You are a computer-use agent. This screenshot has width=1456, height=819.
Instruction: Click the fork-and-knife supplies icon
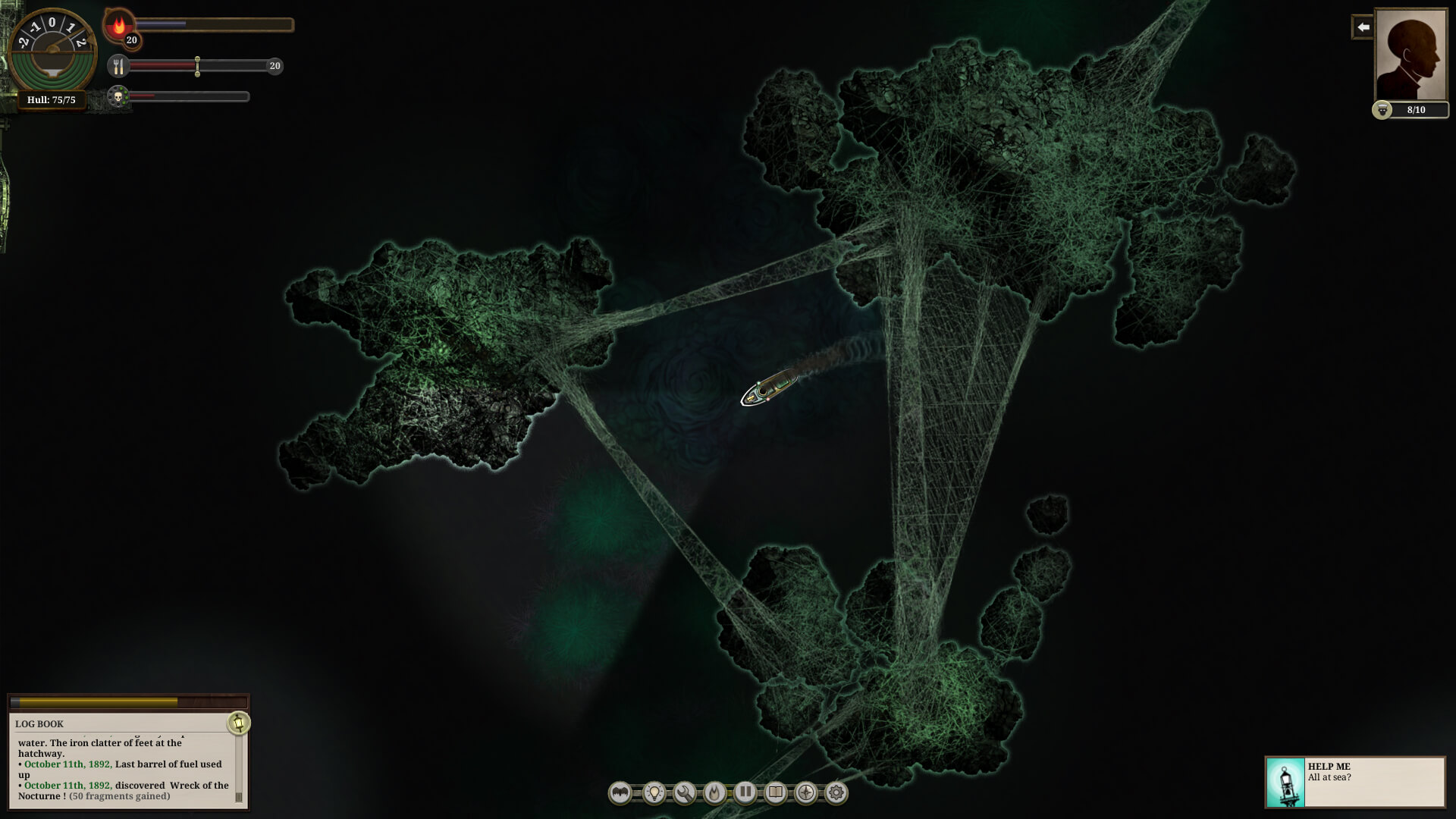119,67
